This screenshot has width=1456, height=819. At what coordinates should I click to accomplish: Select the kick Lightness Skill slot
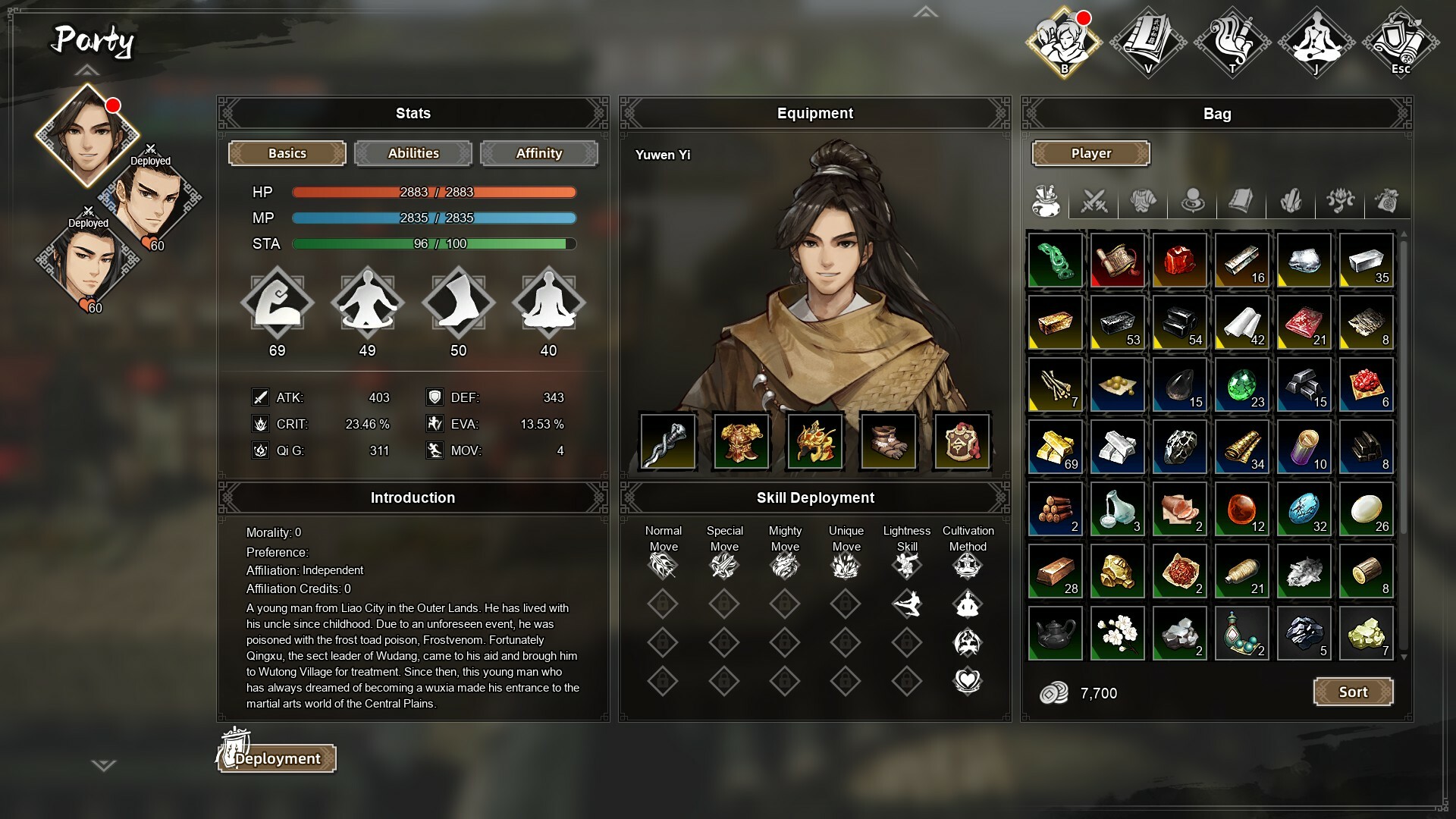(x=907, y=604)
